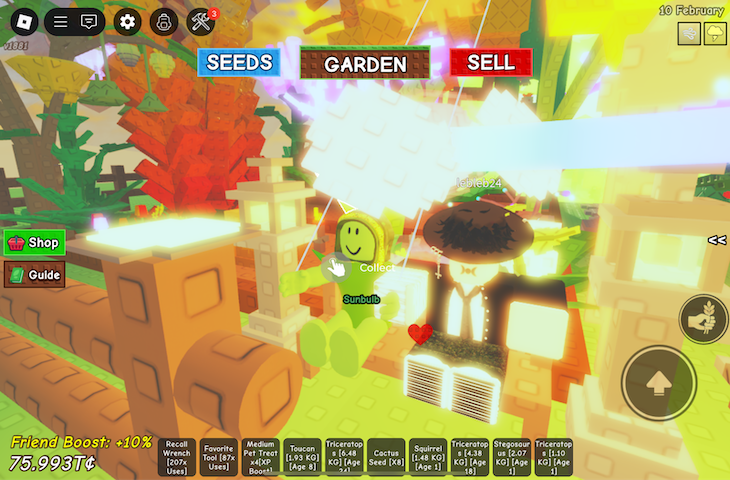Go to the GARDEN
The image size is (730, 480).
tap(365, 63)
